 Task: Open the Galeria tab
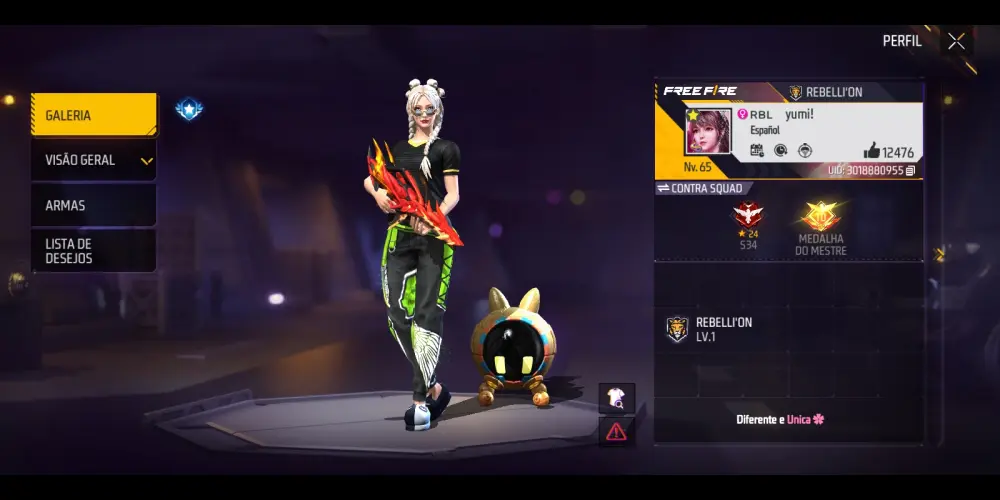click(93, 115)
